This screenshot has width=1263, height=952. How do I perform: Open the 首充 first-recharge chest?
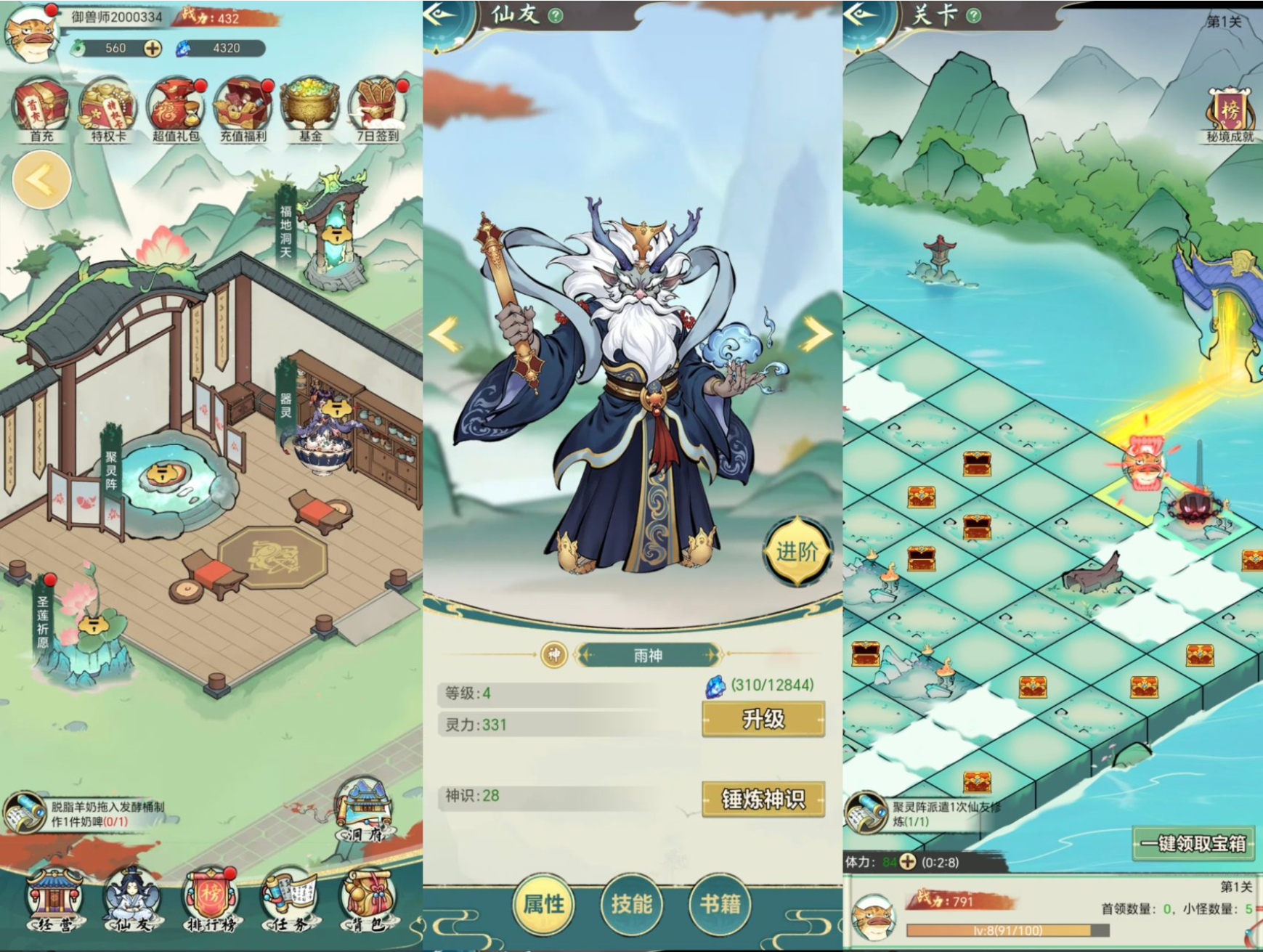(x=41, y=110)
